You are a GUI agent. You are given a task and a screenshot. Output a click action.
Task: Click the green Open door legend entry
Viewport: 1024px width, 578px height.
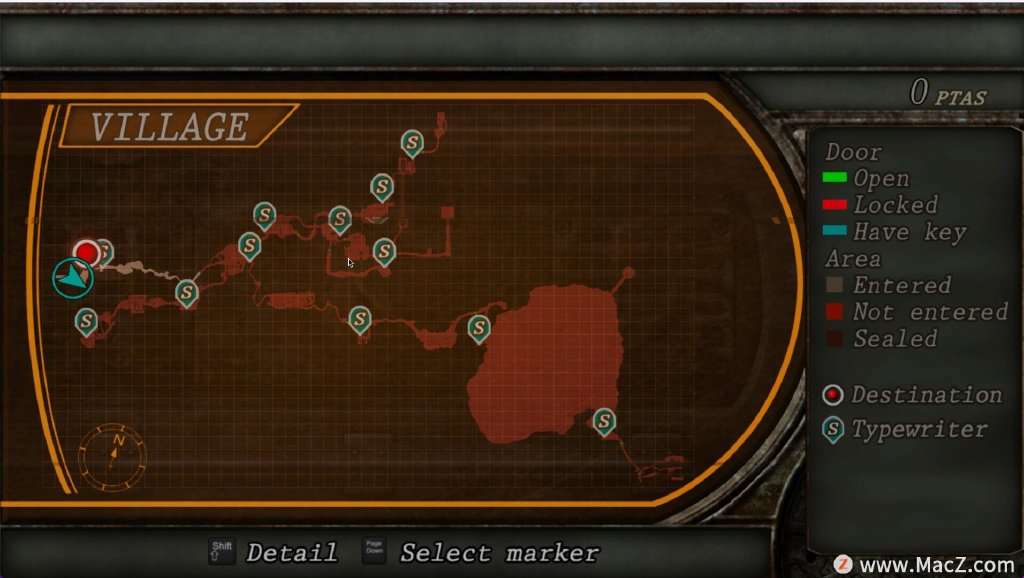[866, 179]
